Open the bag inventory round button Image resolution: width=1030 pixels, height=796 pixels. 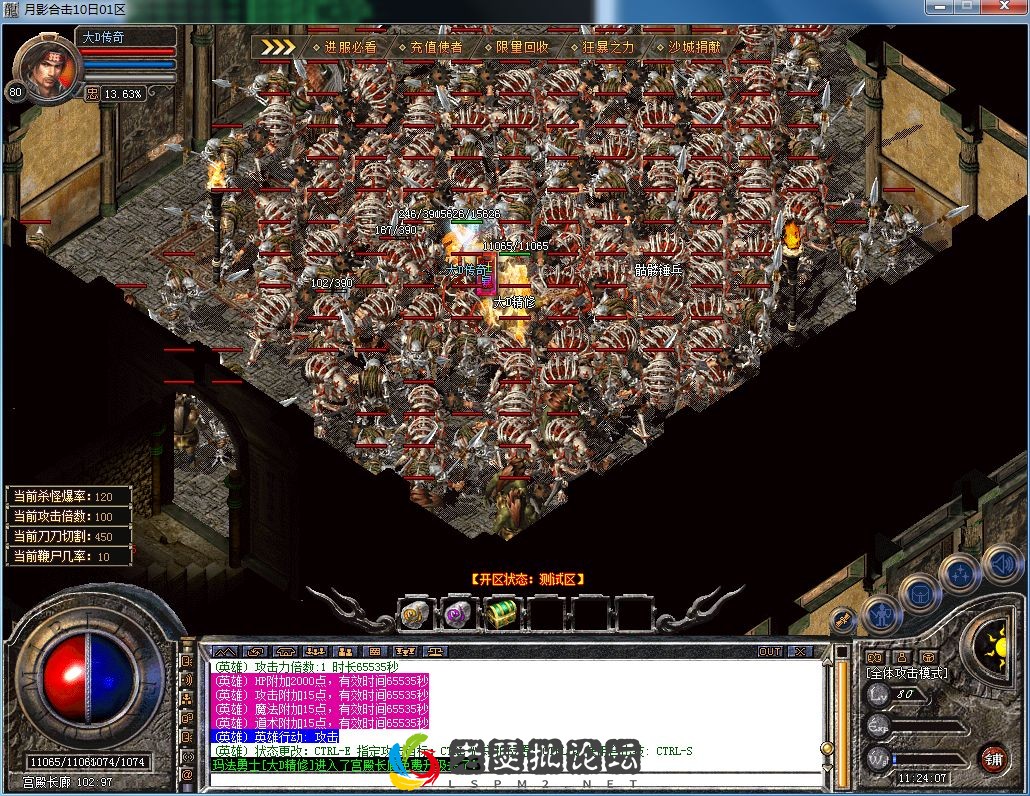[920, 593]
